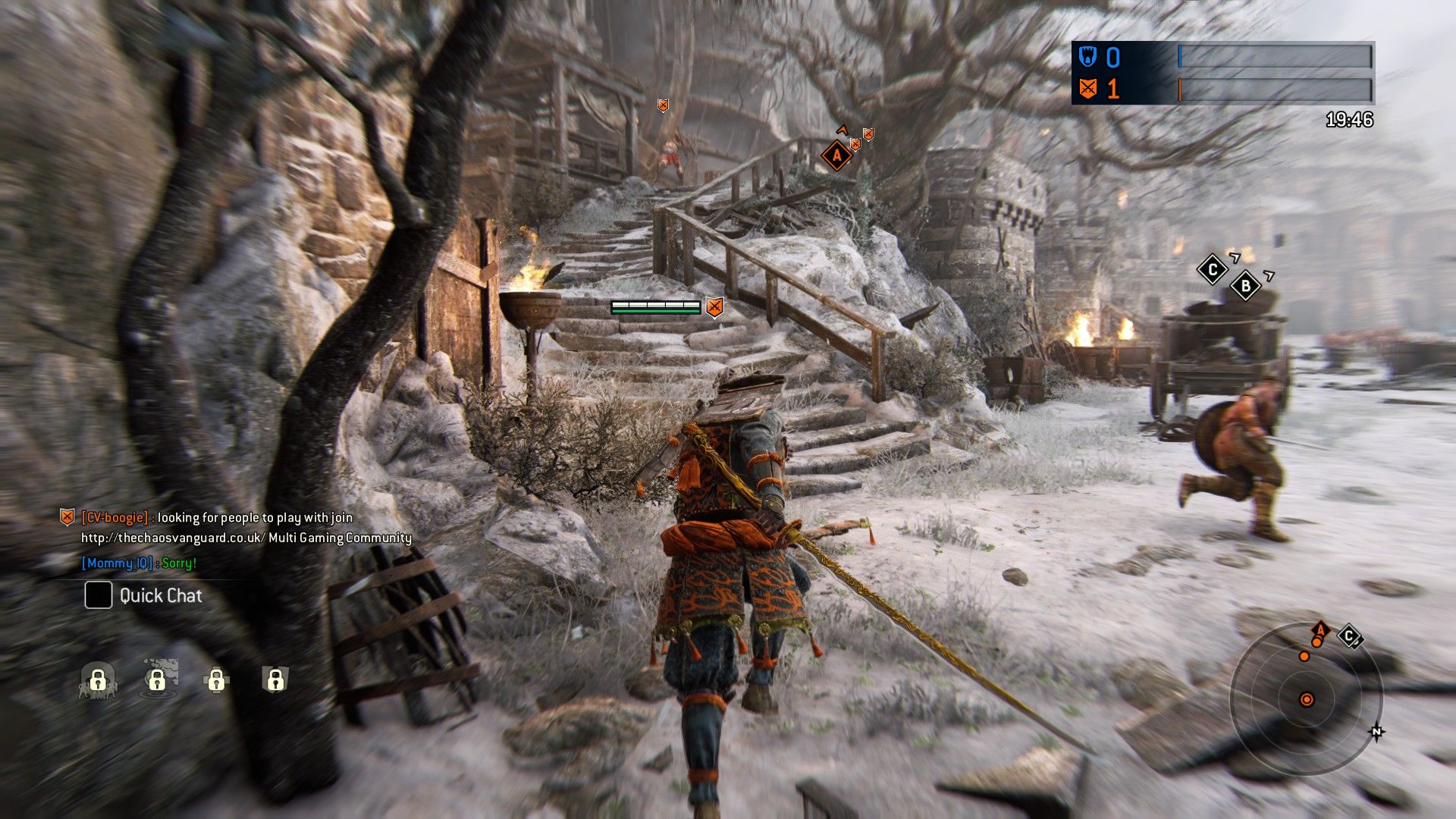This screenshot has height=819, width=1456.
Task: Click the zone A marker on the minimap
Action: (1320, 630)
